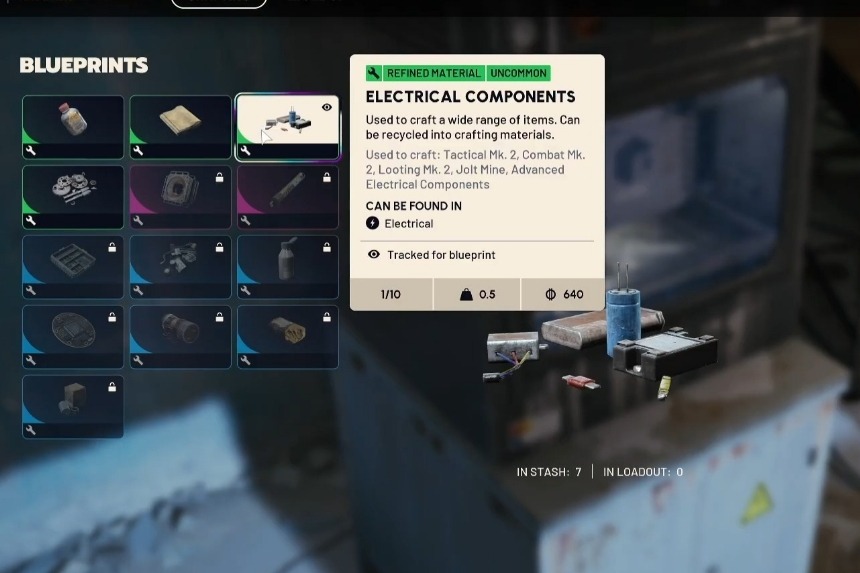Click the Tracked for blueprint row
This screenshot has height=573, width=860.
coord(440,255)
